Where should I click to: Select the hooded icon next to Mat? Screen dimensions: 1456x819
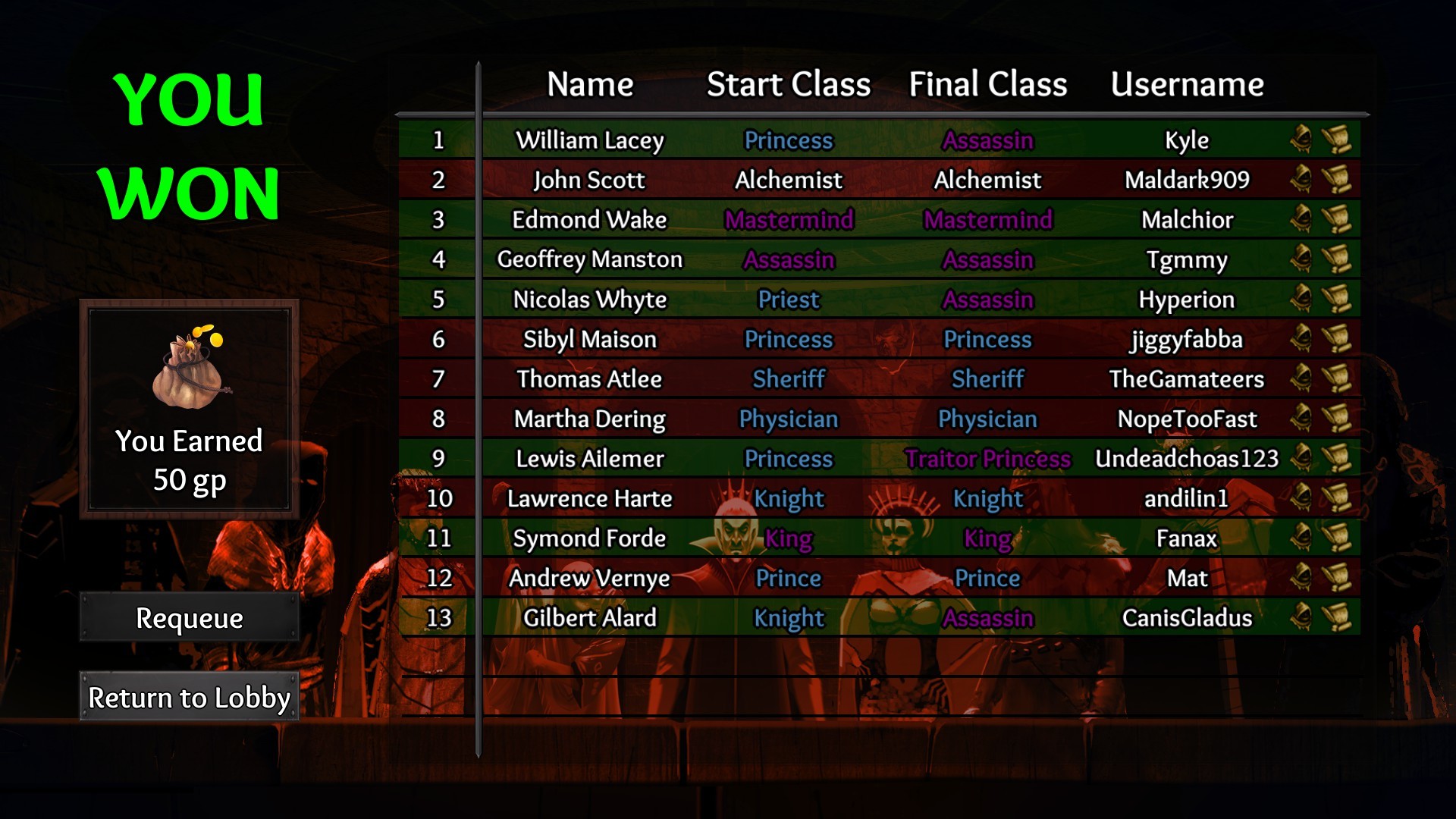[x=1301, y=578]
